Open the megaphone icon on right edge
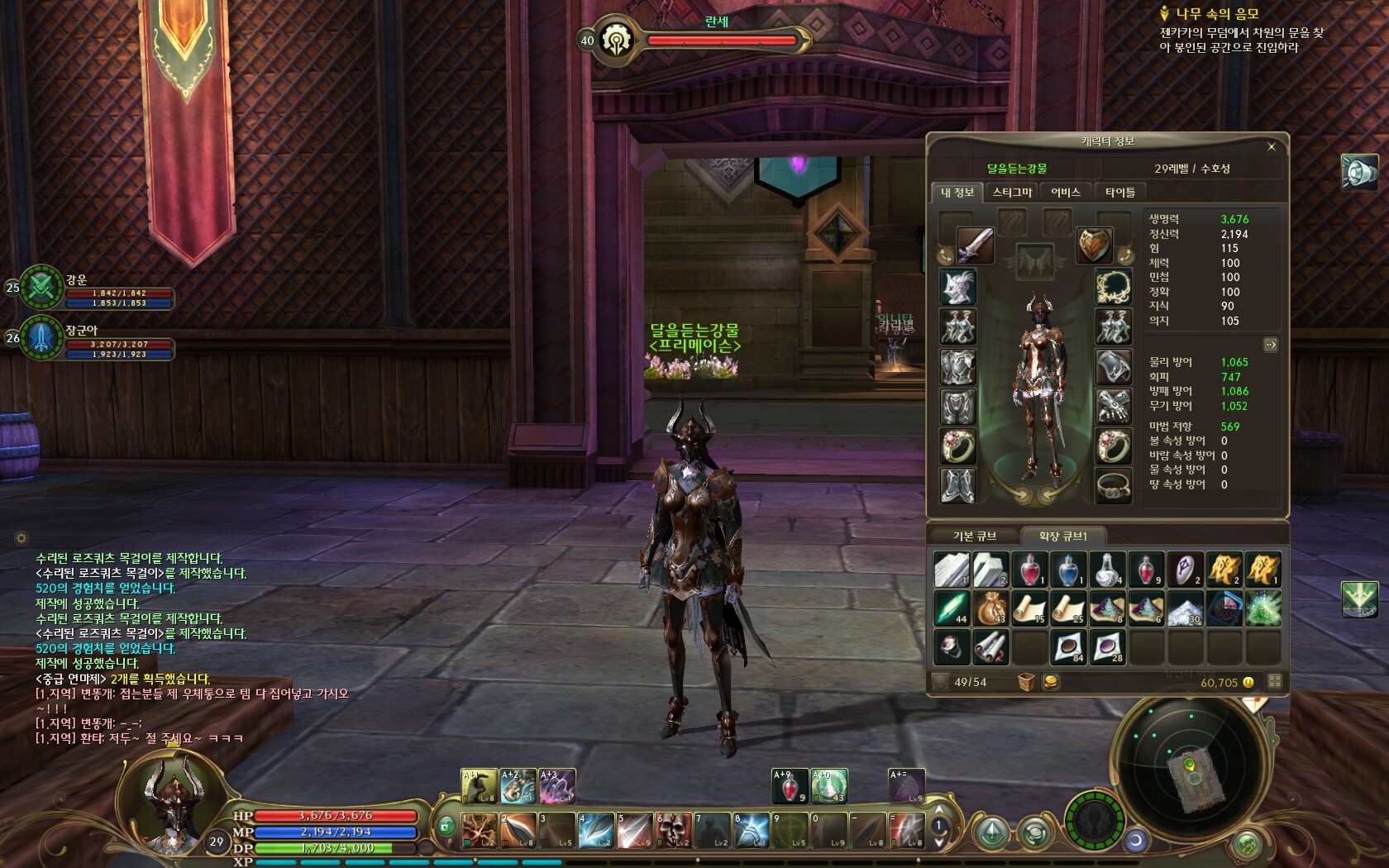This screenshot has width=1389, height=868. coord(1359,172)
